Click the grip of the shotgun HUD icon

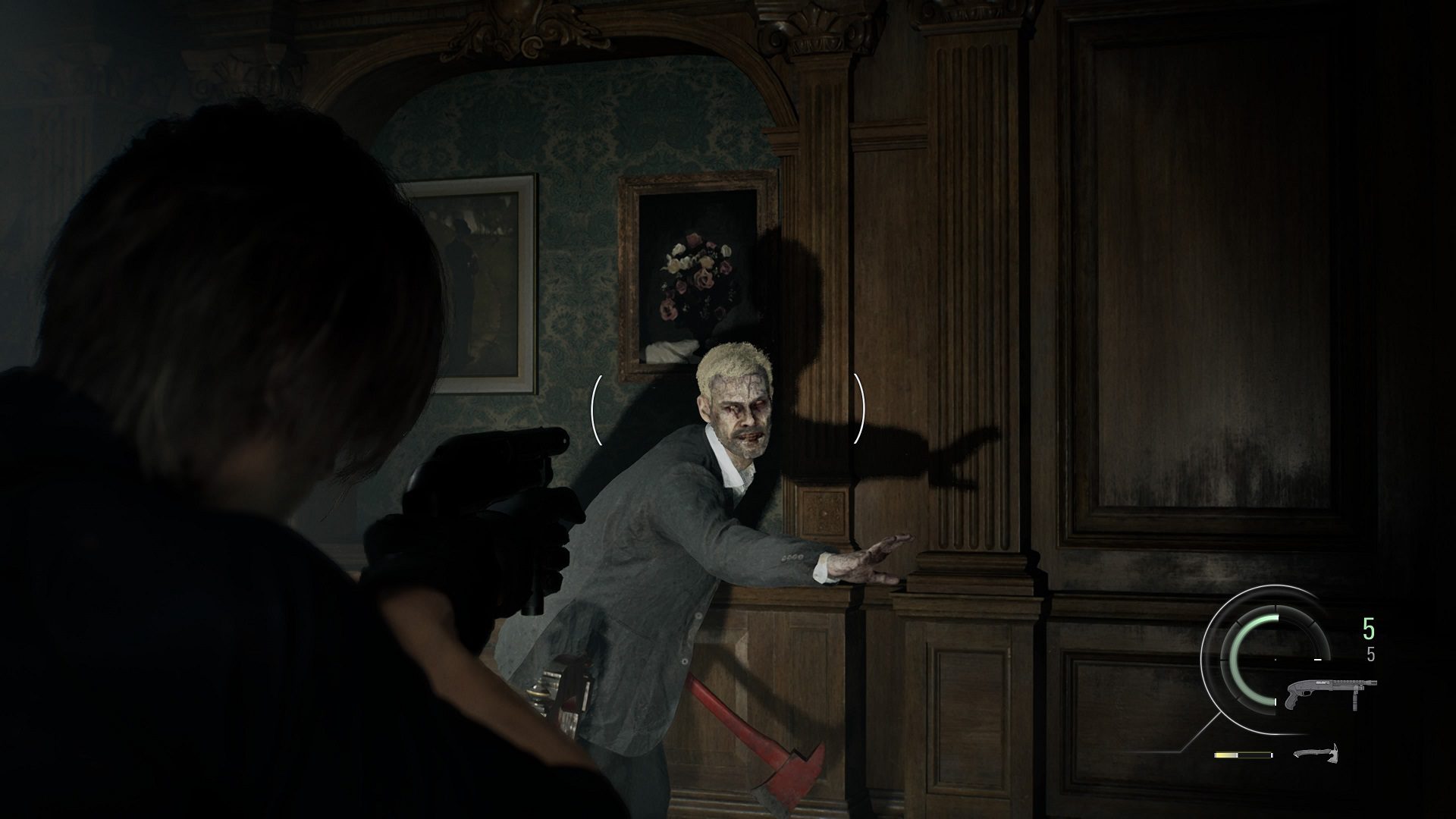1293,699
